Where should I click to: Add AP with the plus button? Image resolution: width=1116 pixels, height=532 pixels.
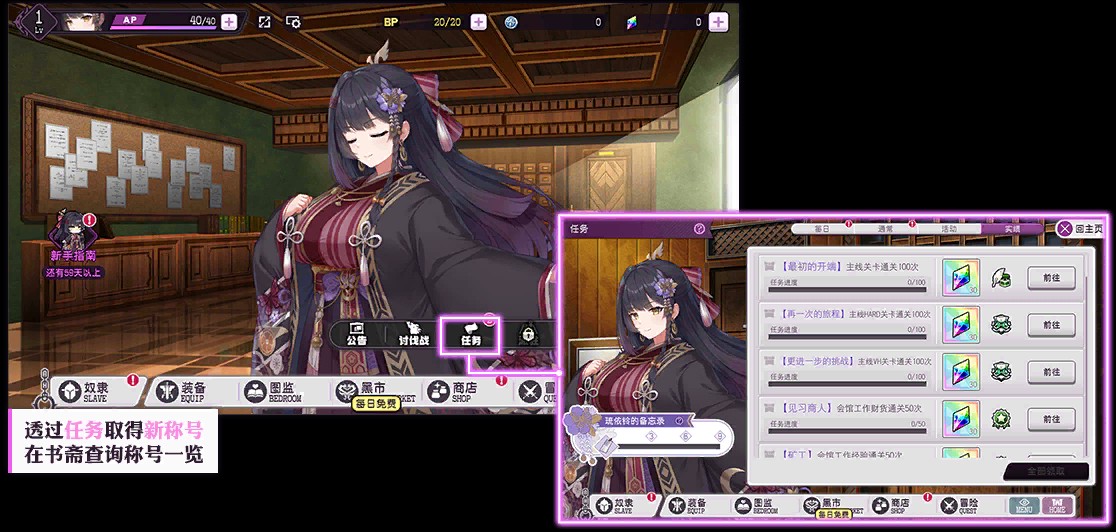pos(229,22)
